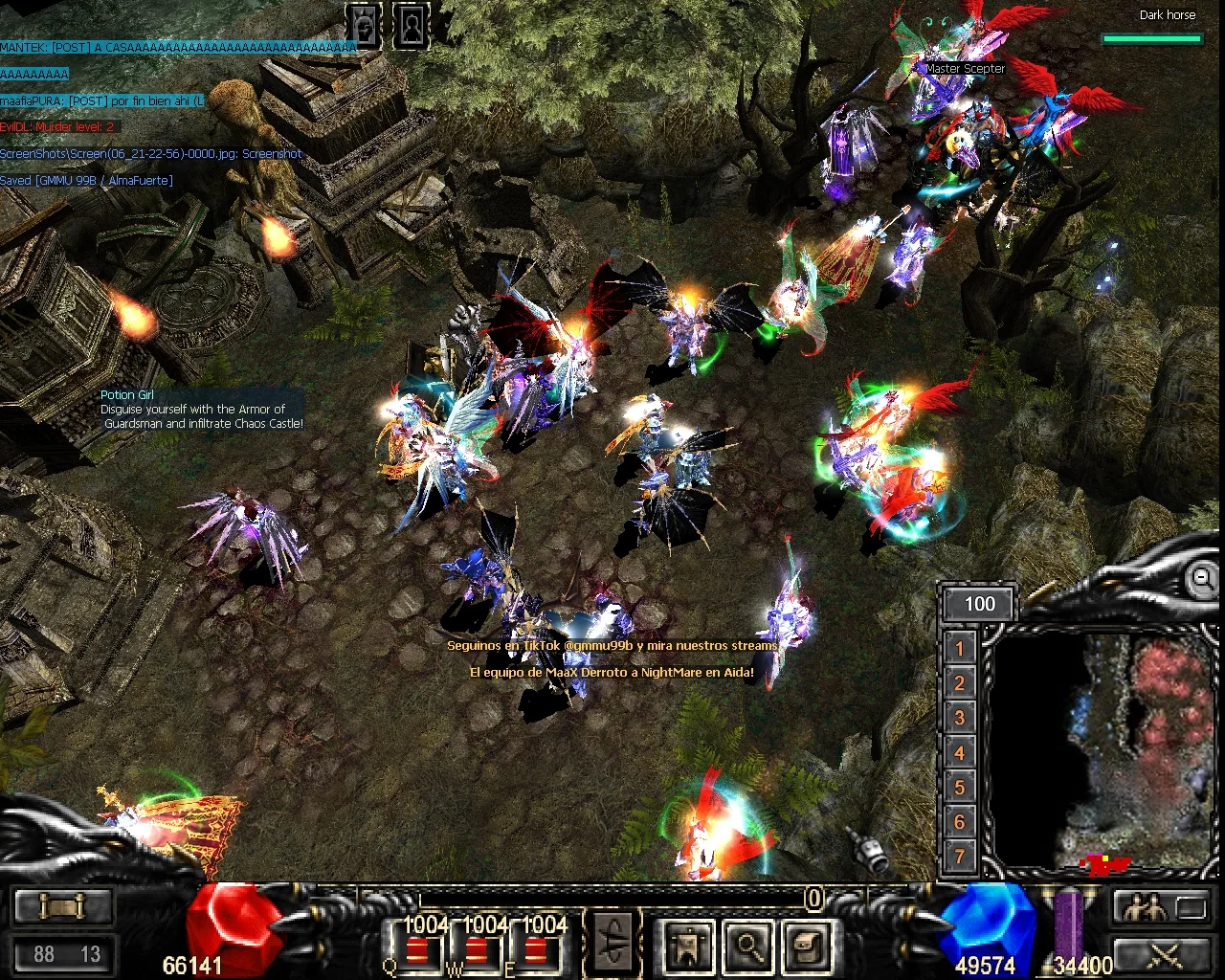Select the minimap button labeled 100
Screen dimensions: 1225x980
[979, 604]
